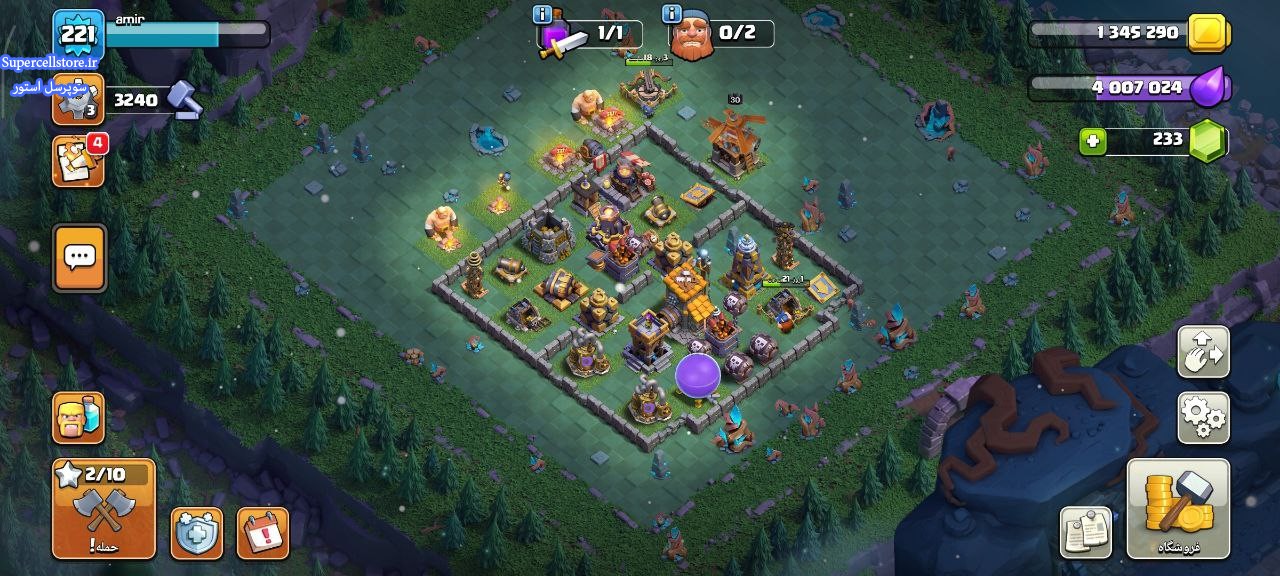Open the player profile level 221 badge
Viewport: 1280px width, 576px height.
[78, 37]
